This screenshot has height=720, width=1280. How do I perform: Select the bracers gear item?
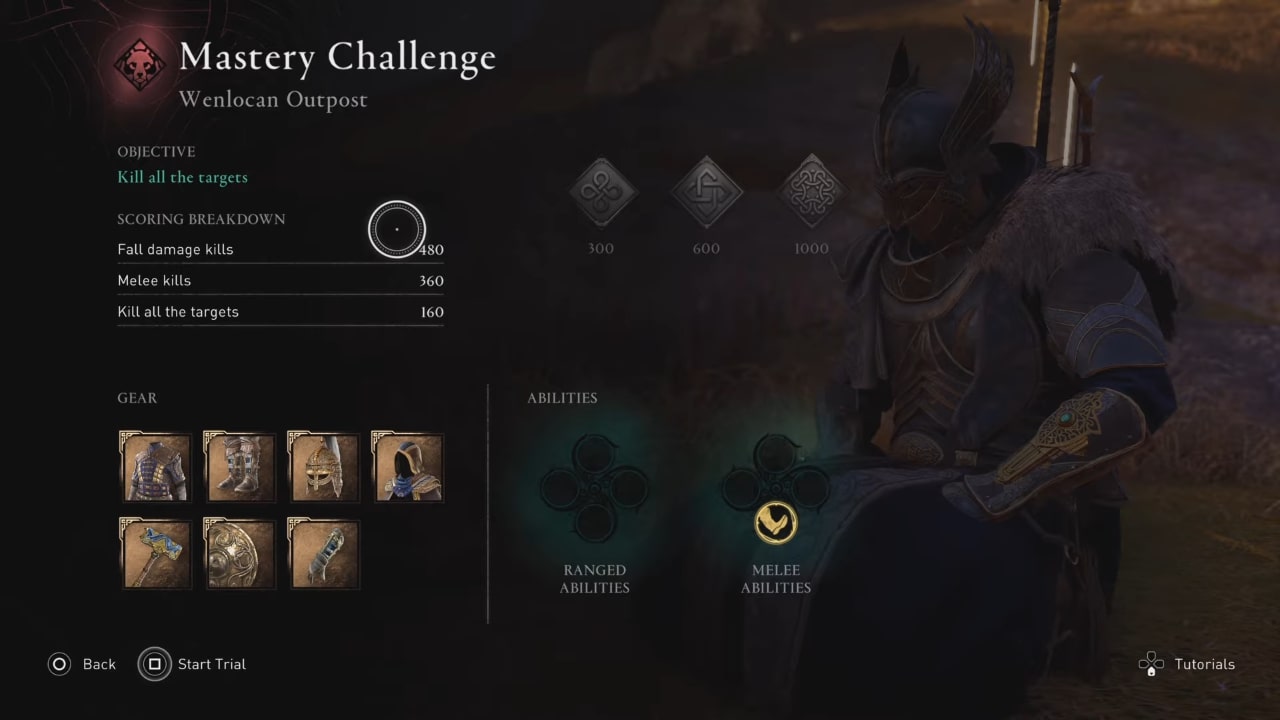[322, 553]
